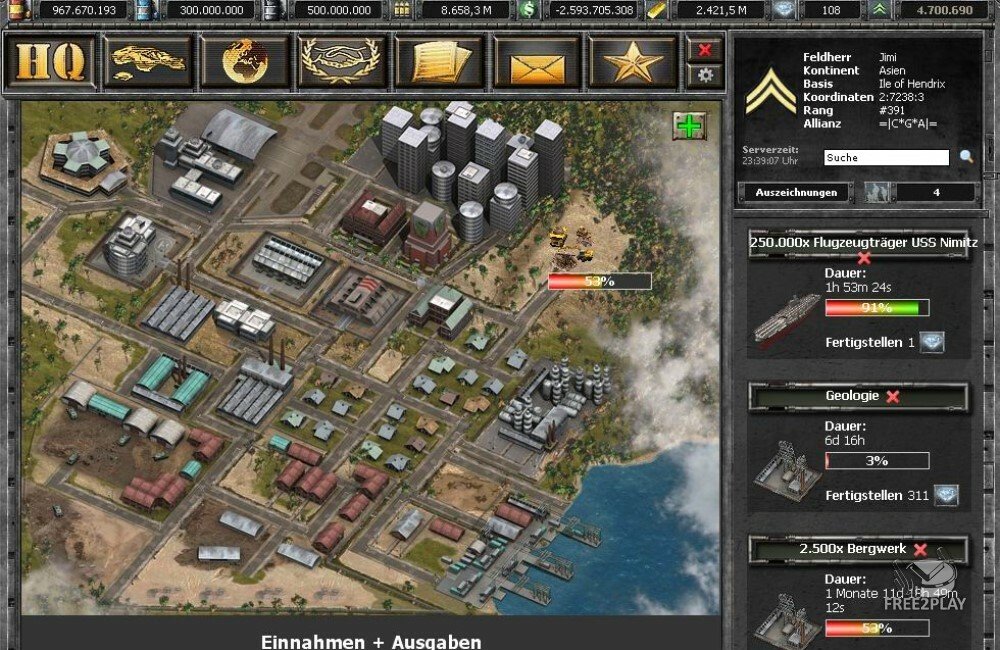Open the alliance handshake menu

pos(342,62)
